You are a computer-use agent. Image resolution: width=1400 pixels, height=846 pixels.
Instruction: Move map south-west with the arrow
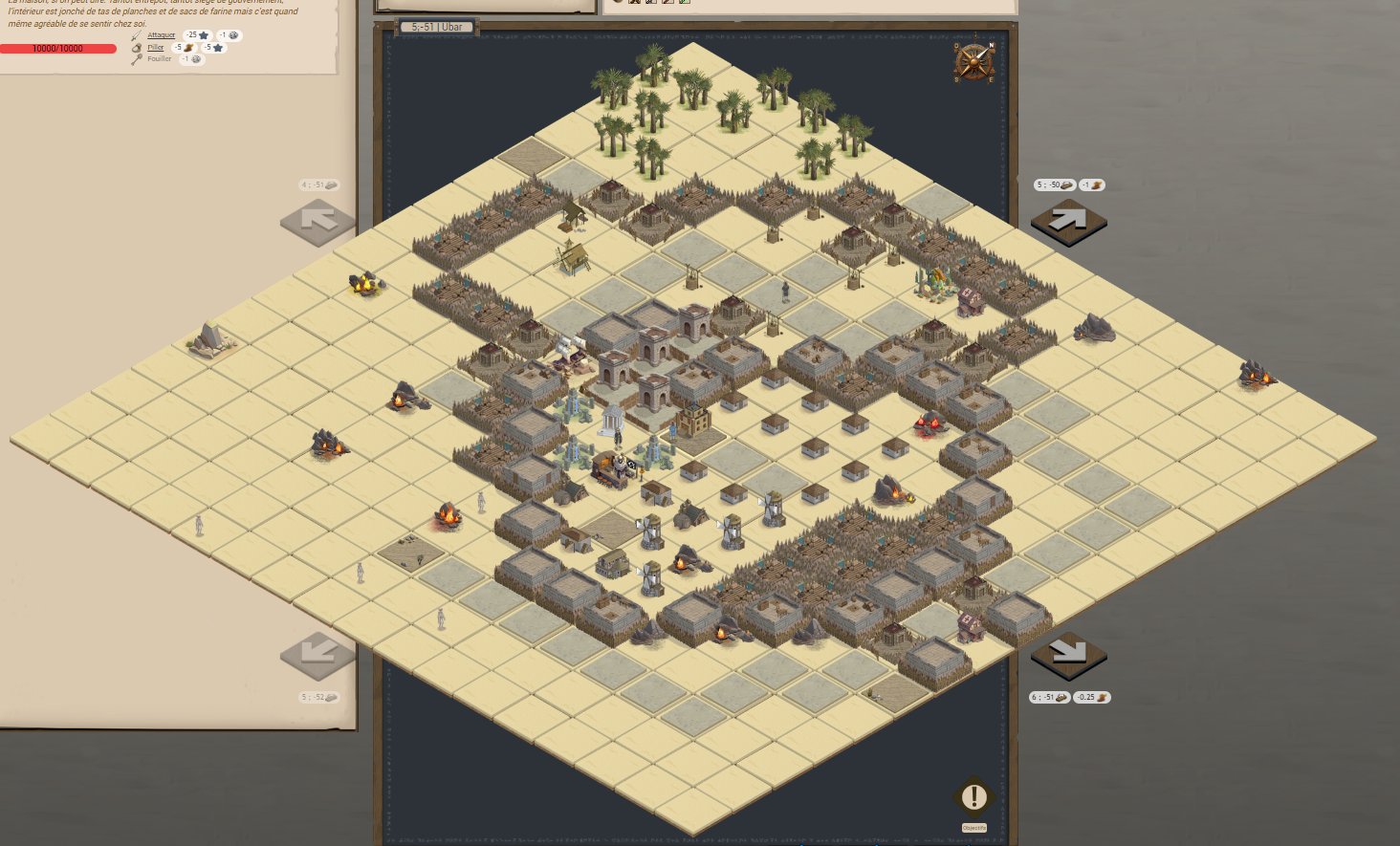pos(317,654)
